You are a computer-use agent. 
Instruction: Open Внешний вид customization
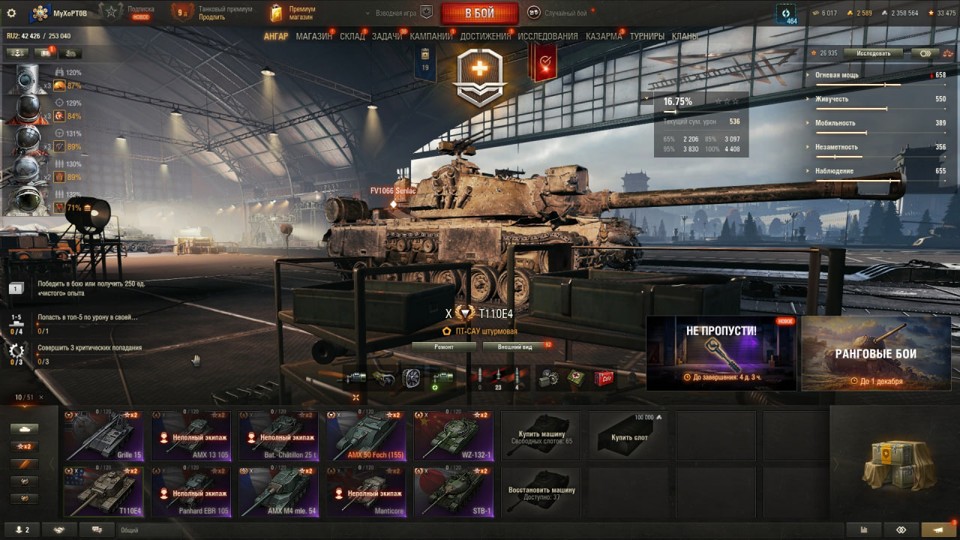point(514,346)
